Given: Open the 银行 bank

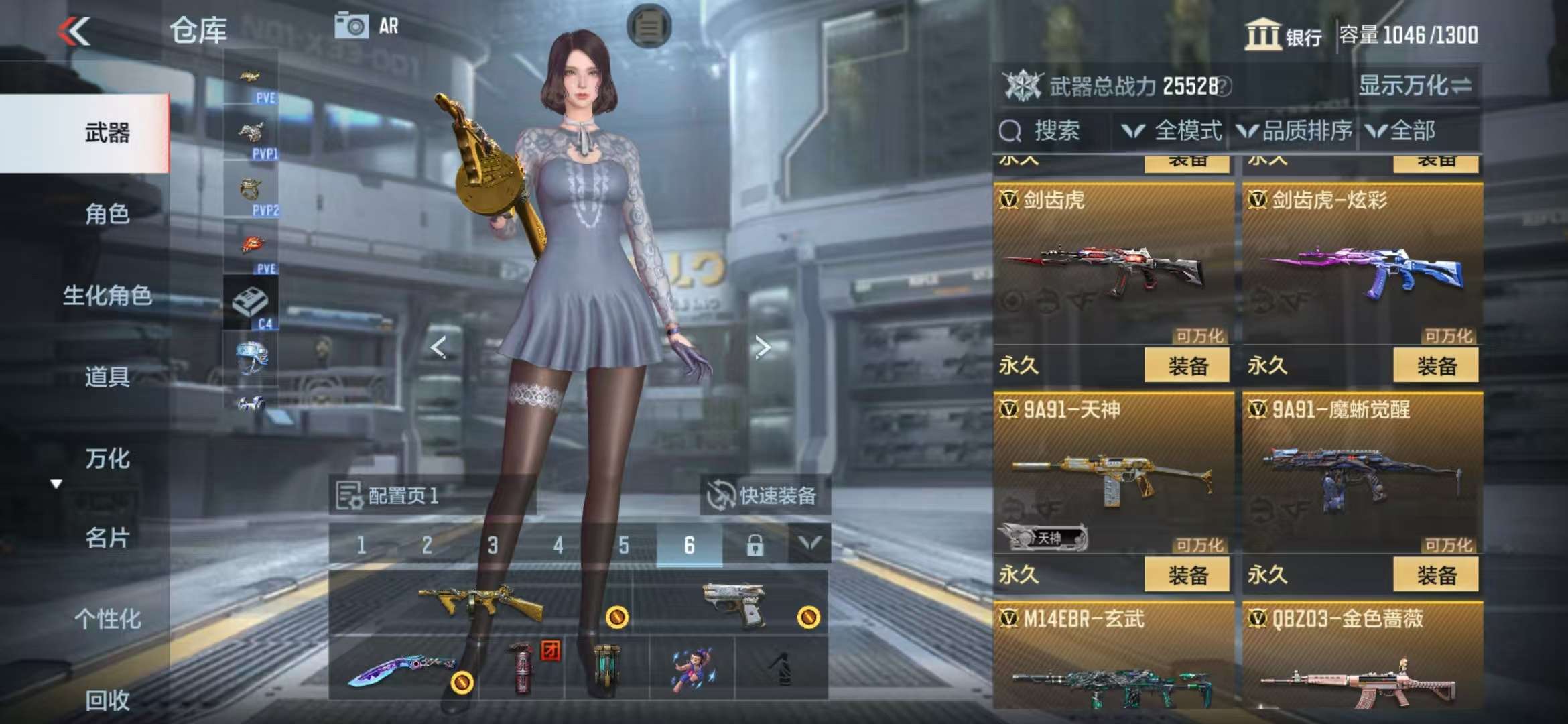Looking at the screenshot, I should coord(1283,35).
